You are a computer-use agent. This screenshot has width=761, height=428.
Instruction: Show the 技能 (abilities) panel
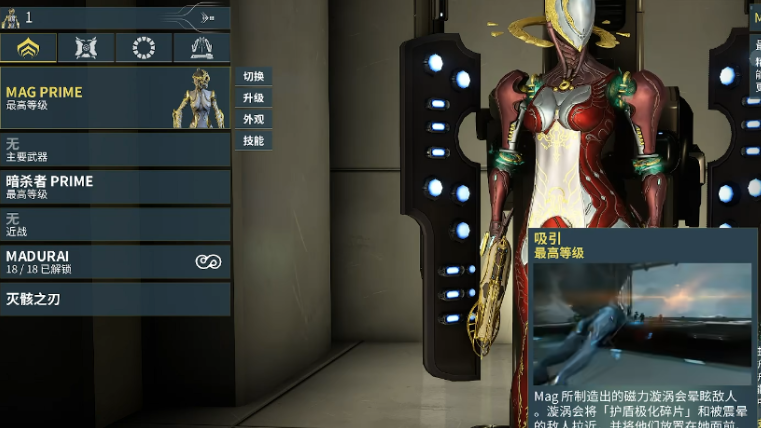(253, 141)
